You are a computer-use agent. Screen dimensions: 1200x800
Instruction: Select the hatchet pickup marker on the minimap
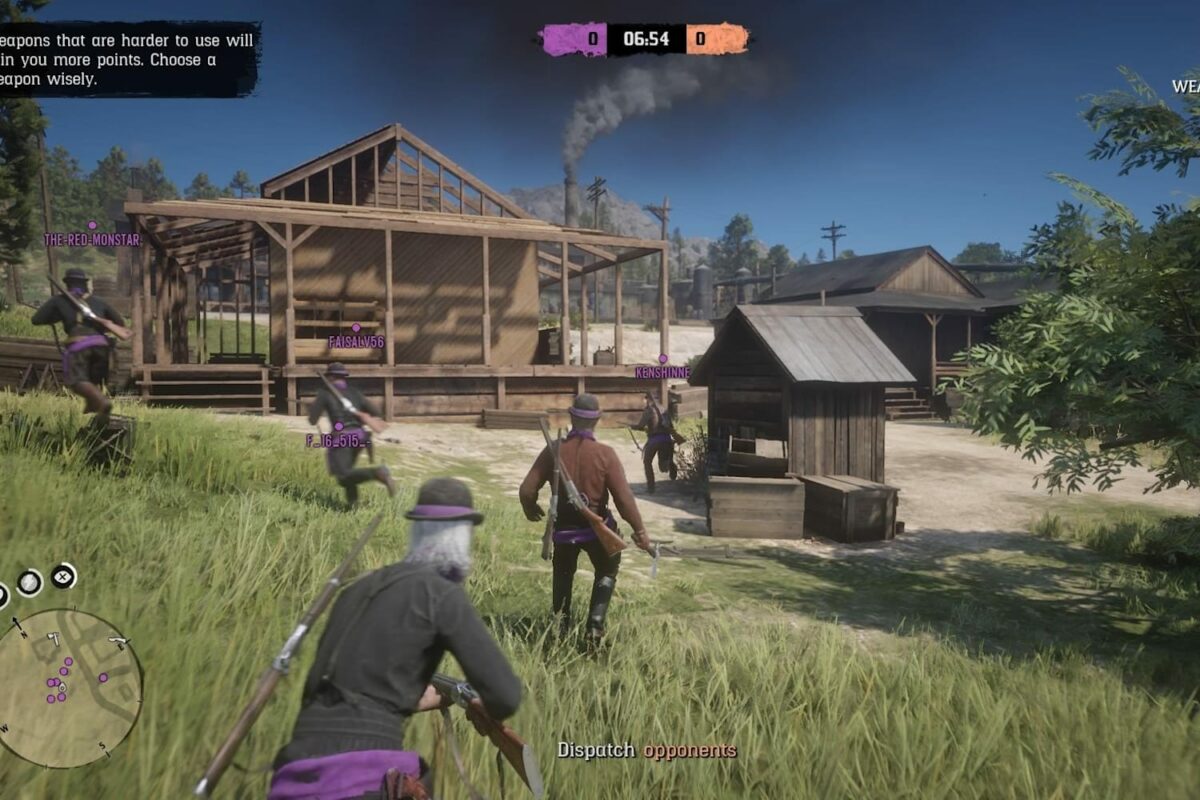point(53,637)
